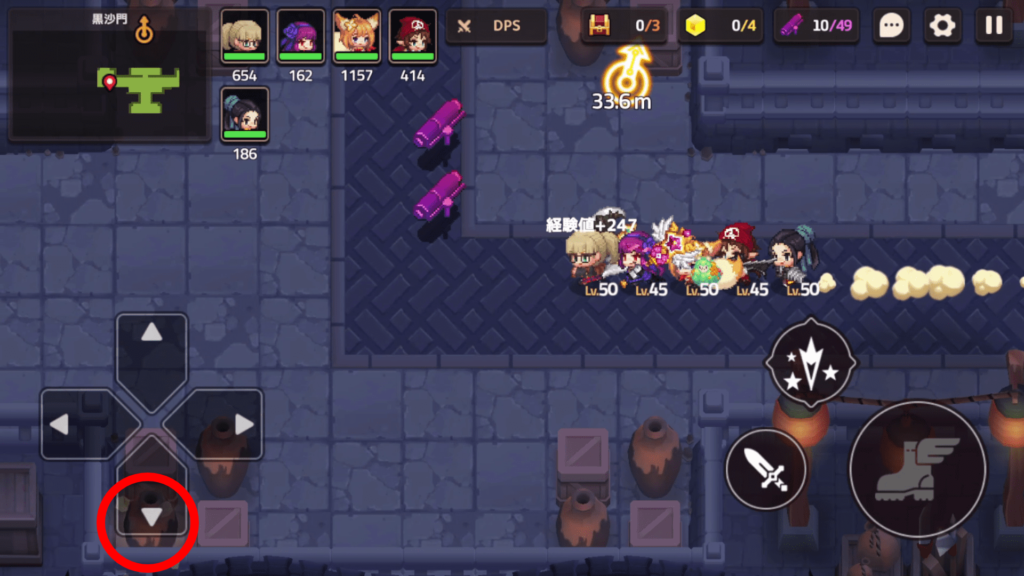Use the sword weapon skill button
Screen dimensions: 1024x576
click(766, 468)
